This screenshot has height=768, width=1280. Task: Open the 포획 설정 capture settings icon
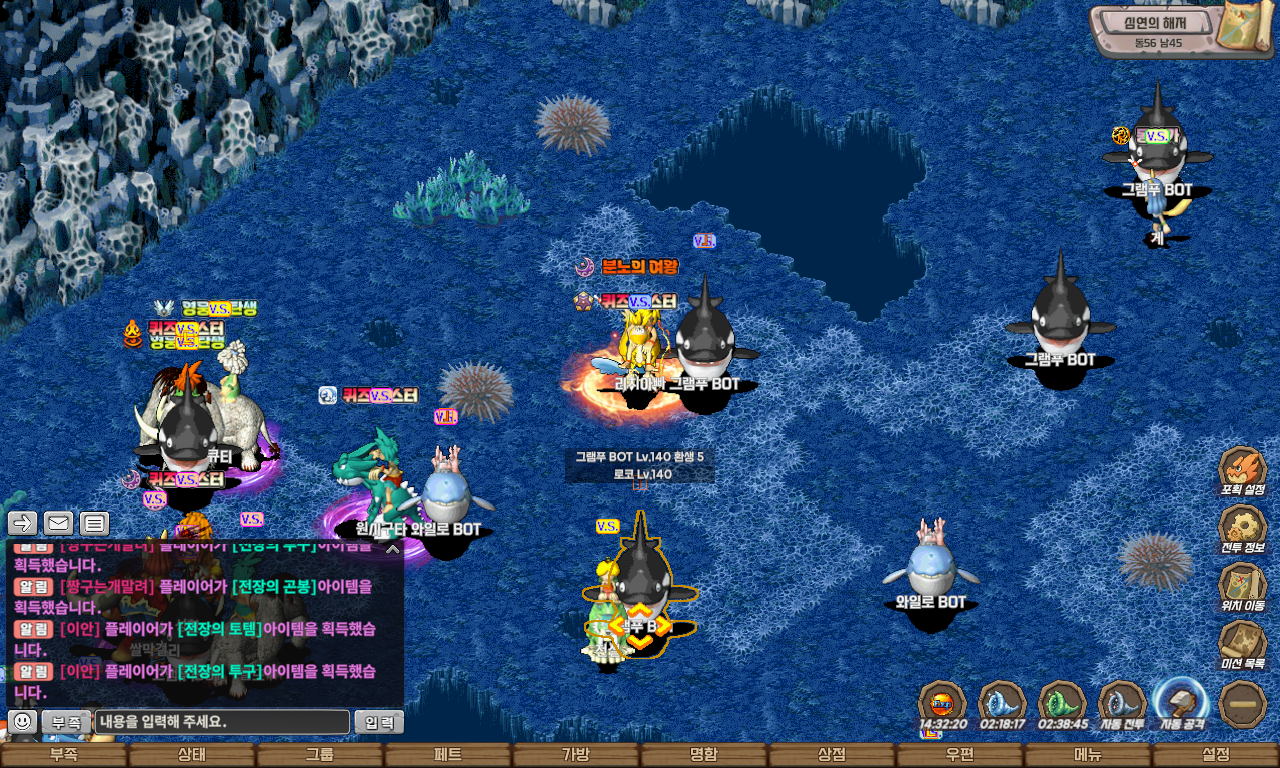coord(1243,472)
